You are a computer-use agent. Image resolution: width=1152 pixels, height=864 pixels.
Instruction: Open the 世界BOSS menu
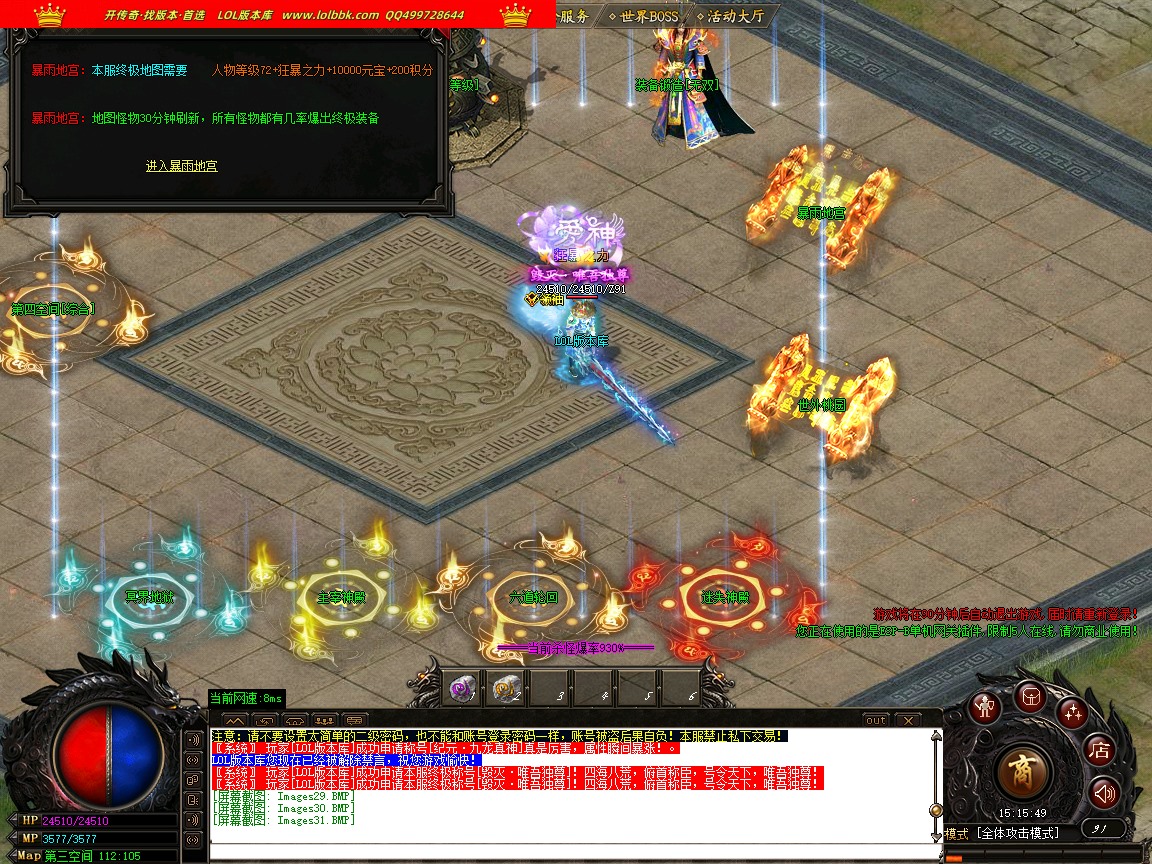643,16
